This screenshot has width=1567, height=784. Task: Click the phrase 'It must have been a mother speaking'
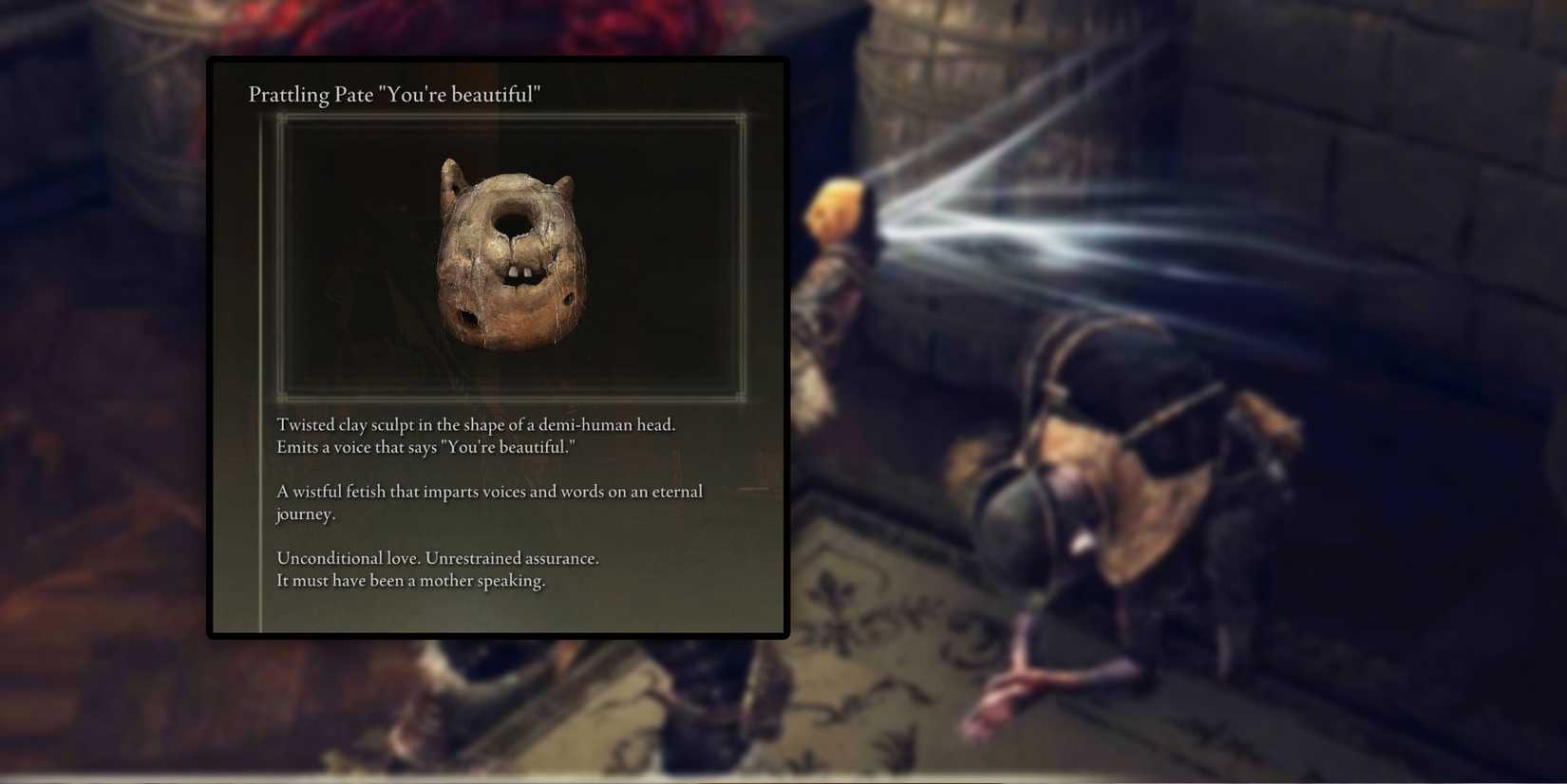pyautogui.click(x=410, y=580)
